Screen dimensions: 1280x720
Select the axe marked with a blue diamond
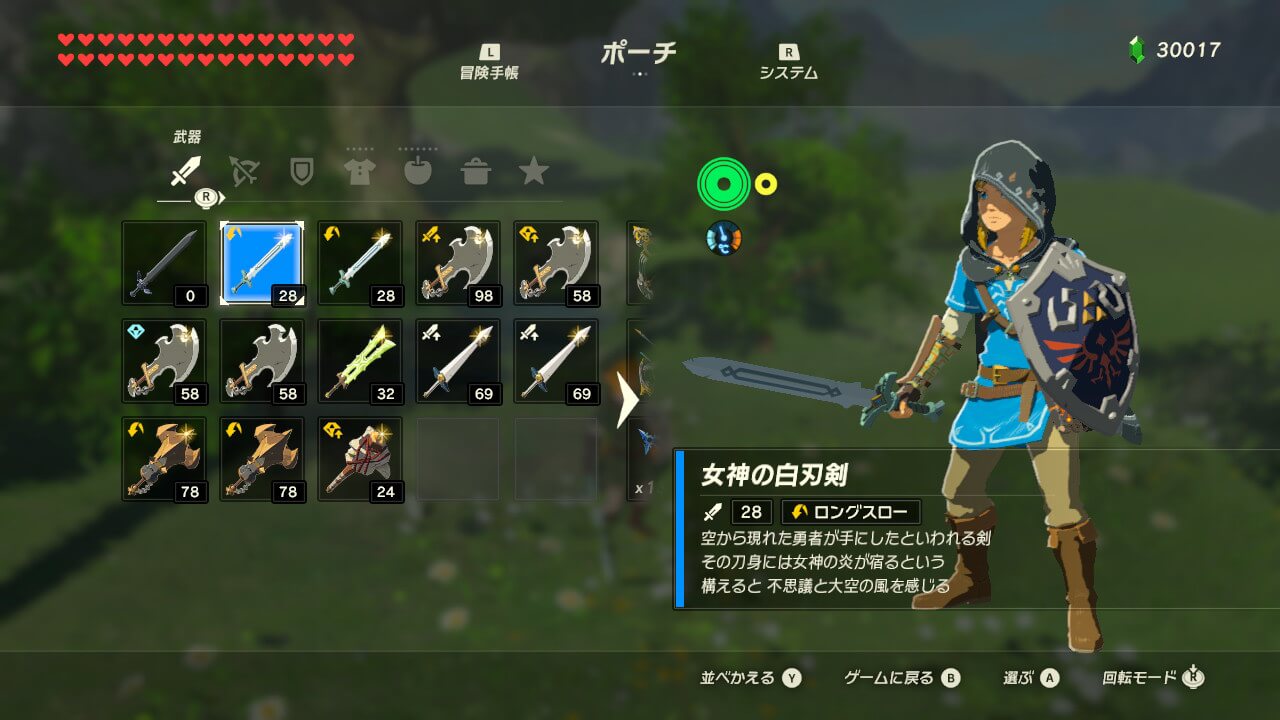click(x=164, y=361)
